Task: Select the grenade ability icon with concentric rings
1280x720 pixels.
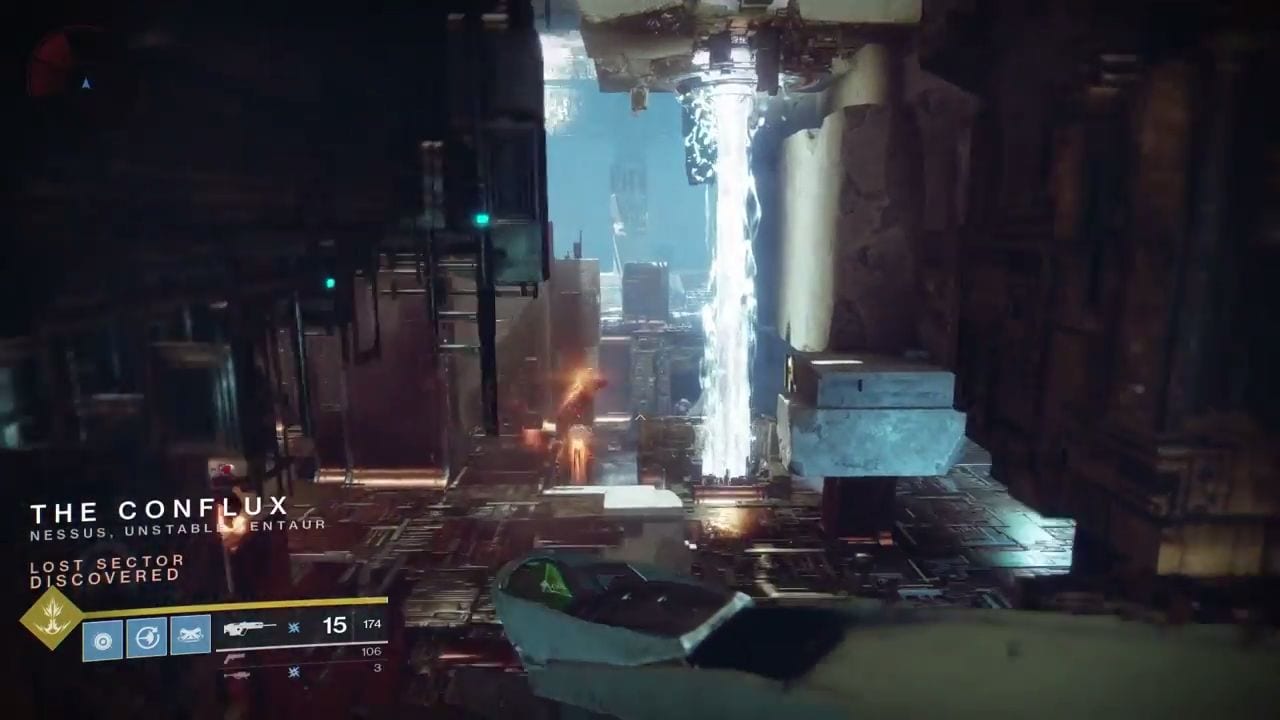Action: (x=103, y=637)
